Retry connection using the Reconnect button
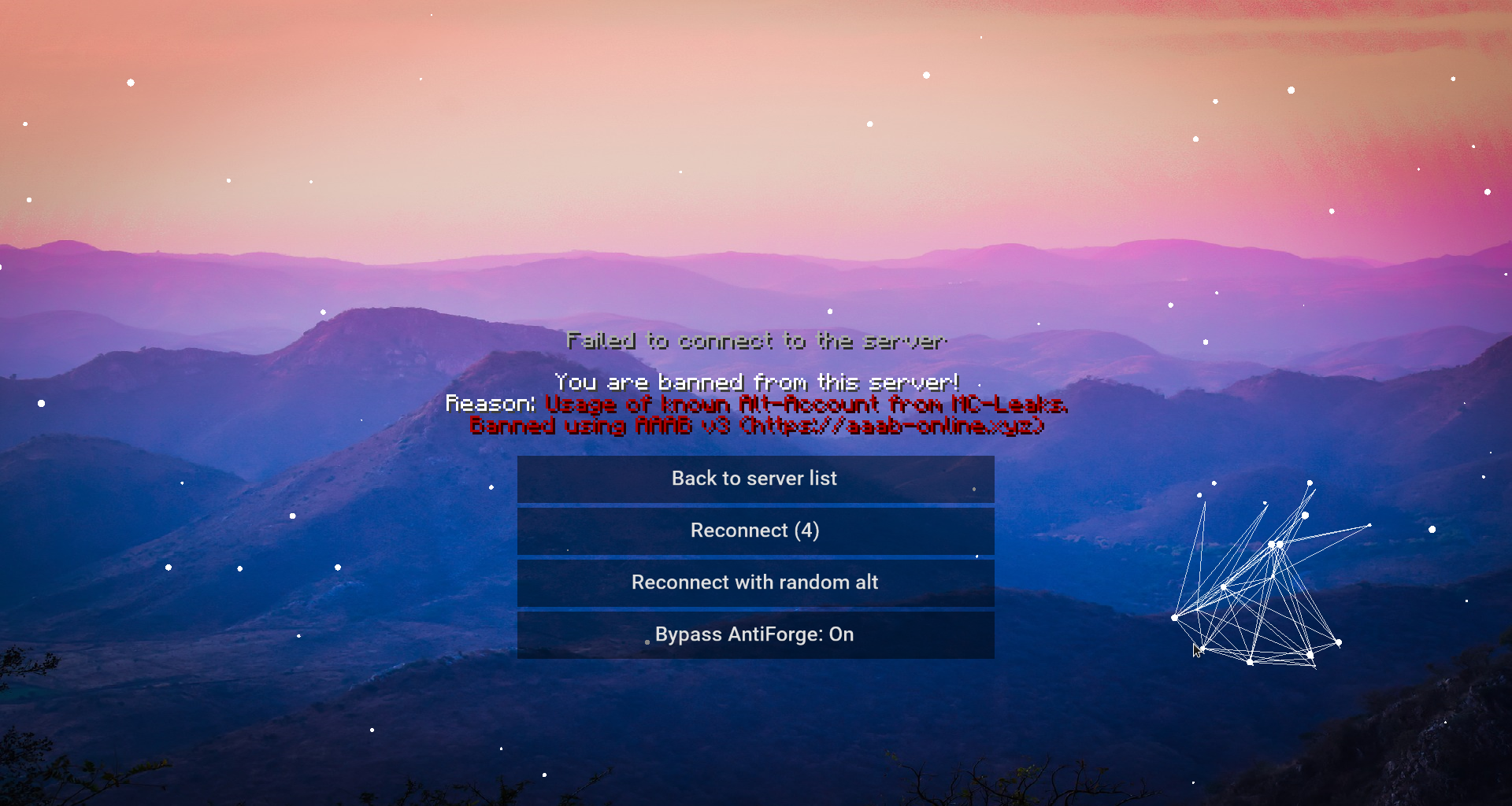Image resolution: width=1512 pixels, height=806 pixels. tap(754, 531)
